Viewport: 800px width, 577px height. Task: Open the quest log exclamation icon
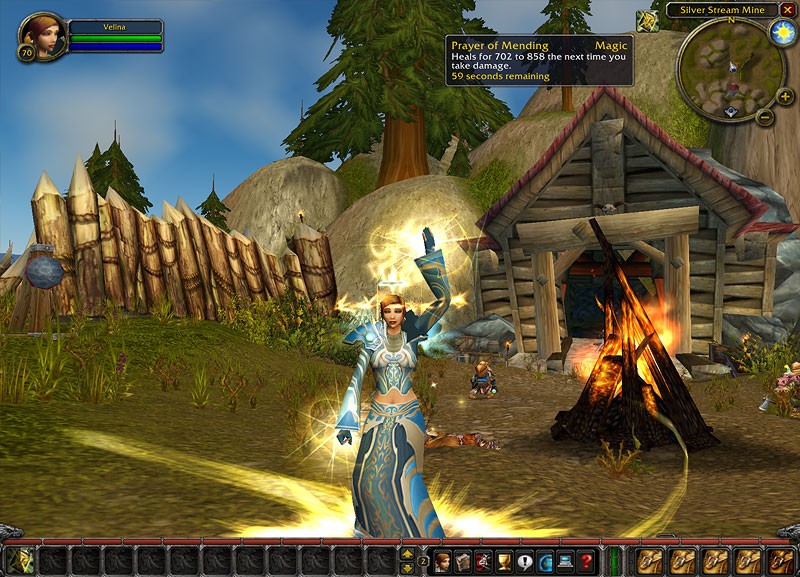click(x=525, y=561)
